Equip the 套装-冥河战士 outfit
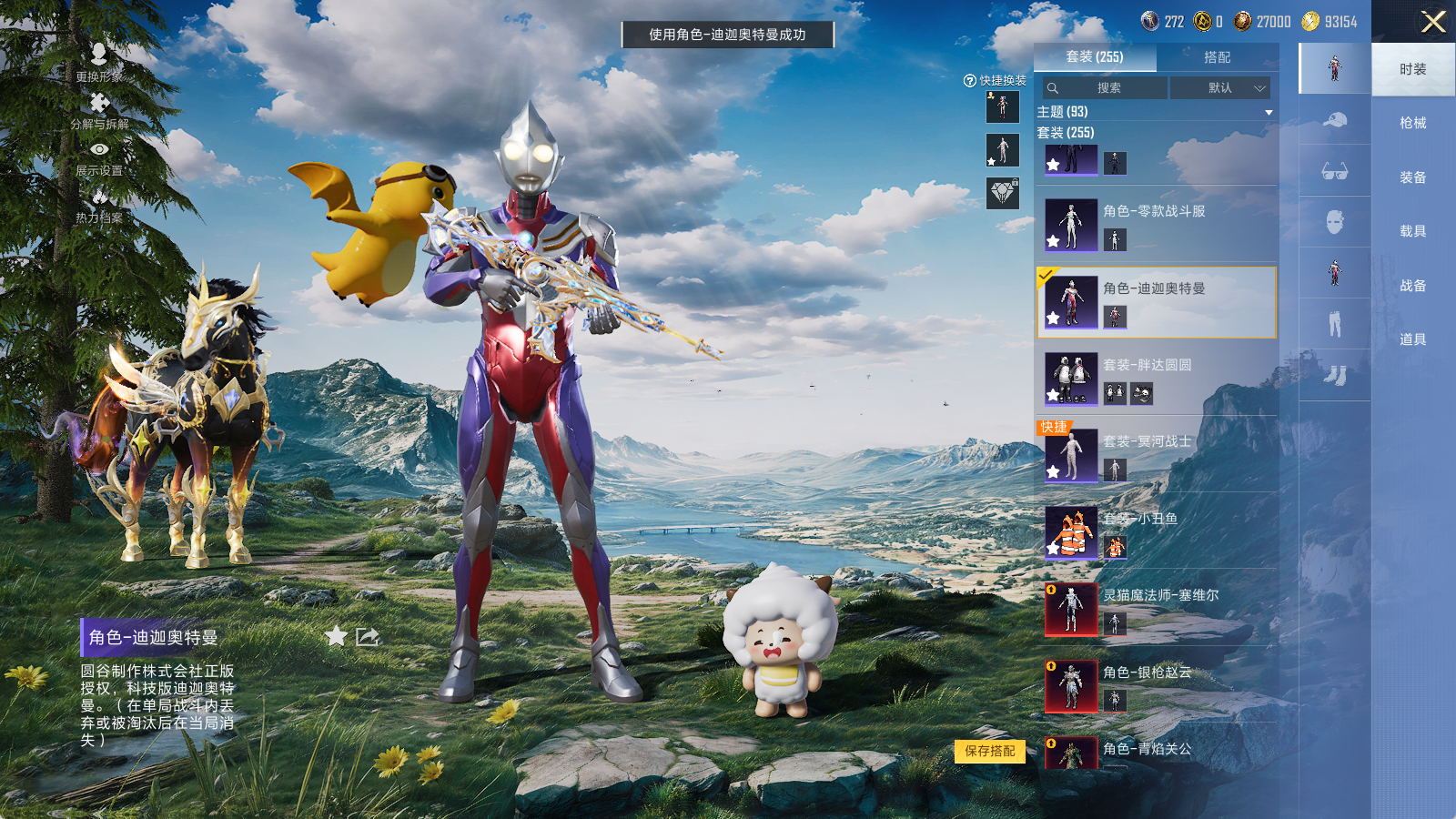 tap(1156, 455)
